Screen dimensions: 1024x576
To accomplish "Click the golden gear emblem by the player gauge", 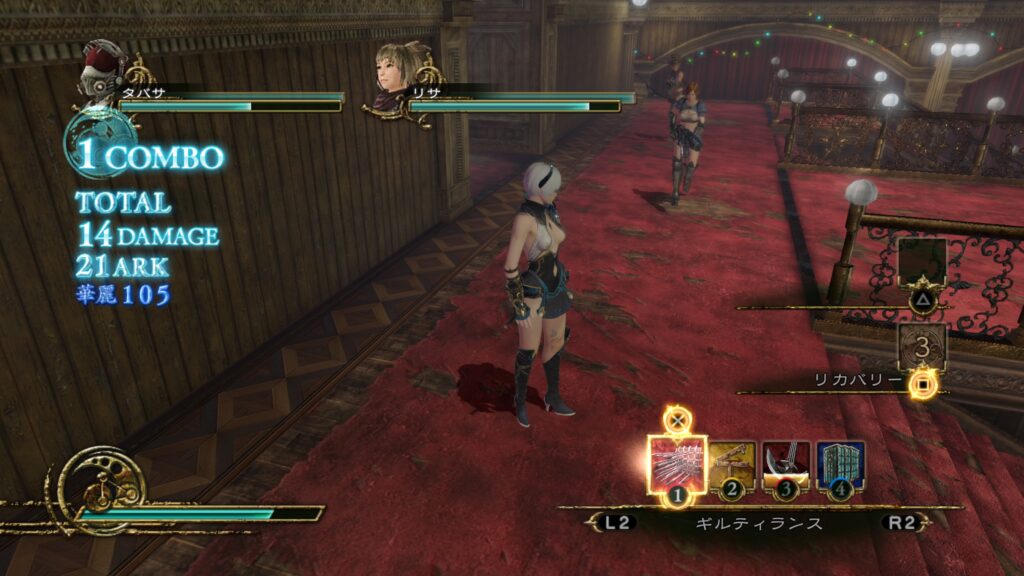I will click(100, 489).
